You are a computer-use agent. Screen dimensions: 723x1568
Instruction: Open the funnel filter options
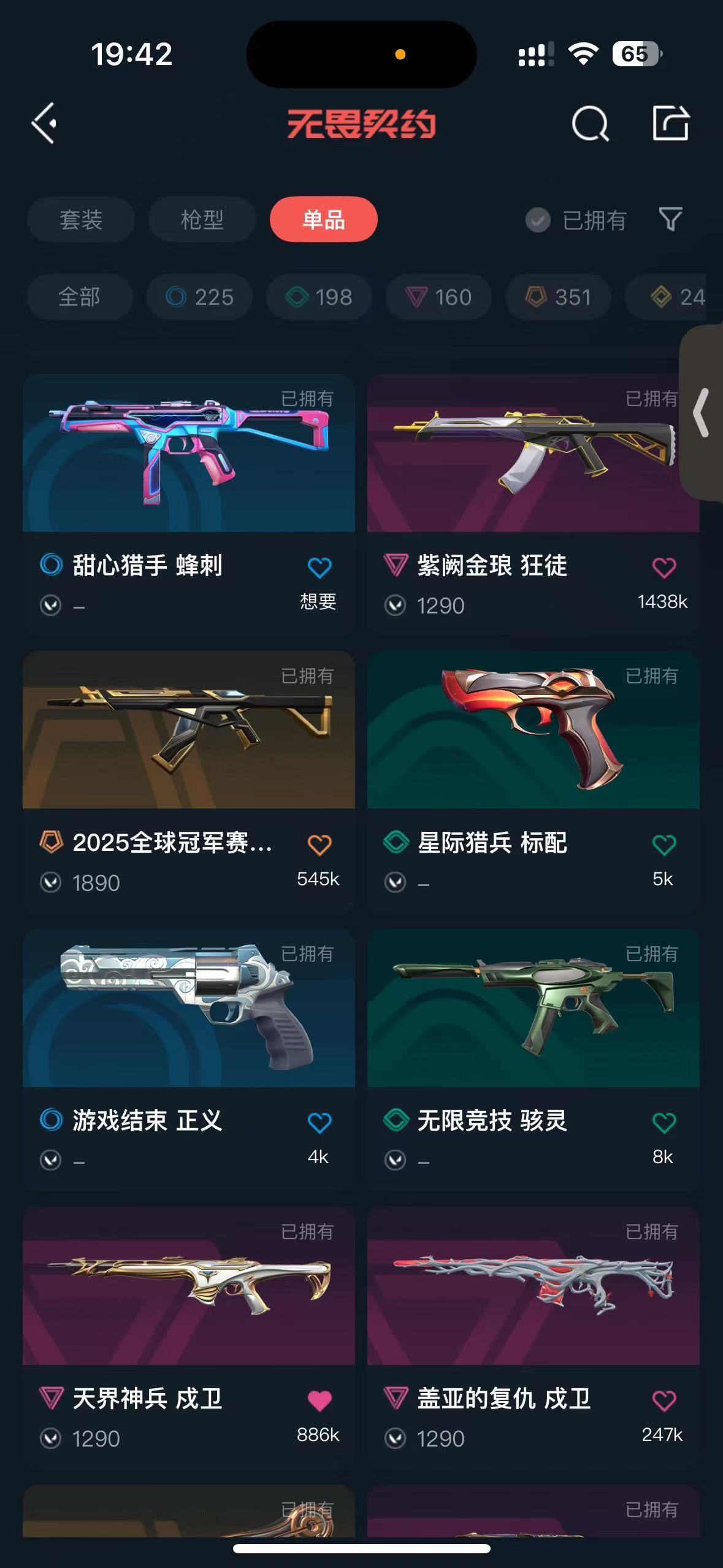click(x=670, y=219)
